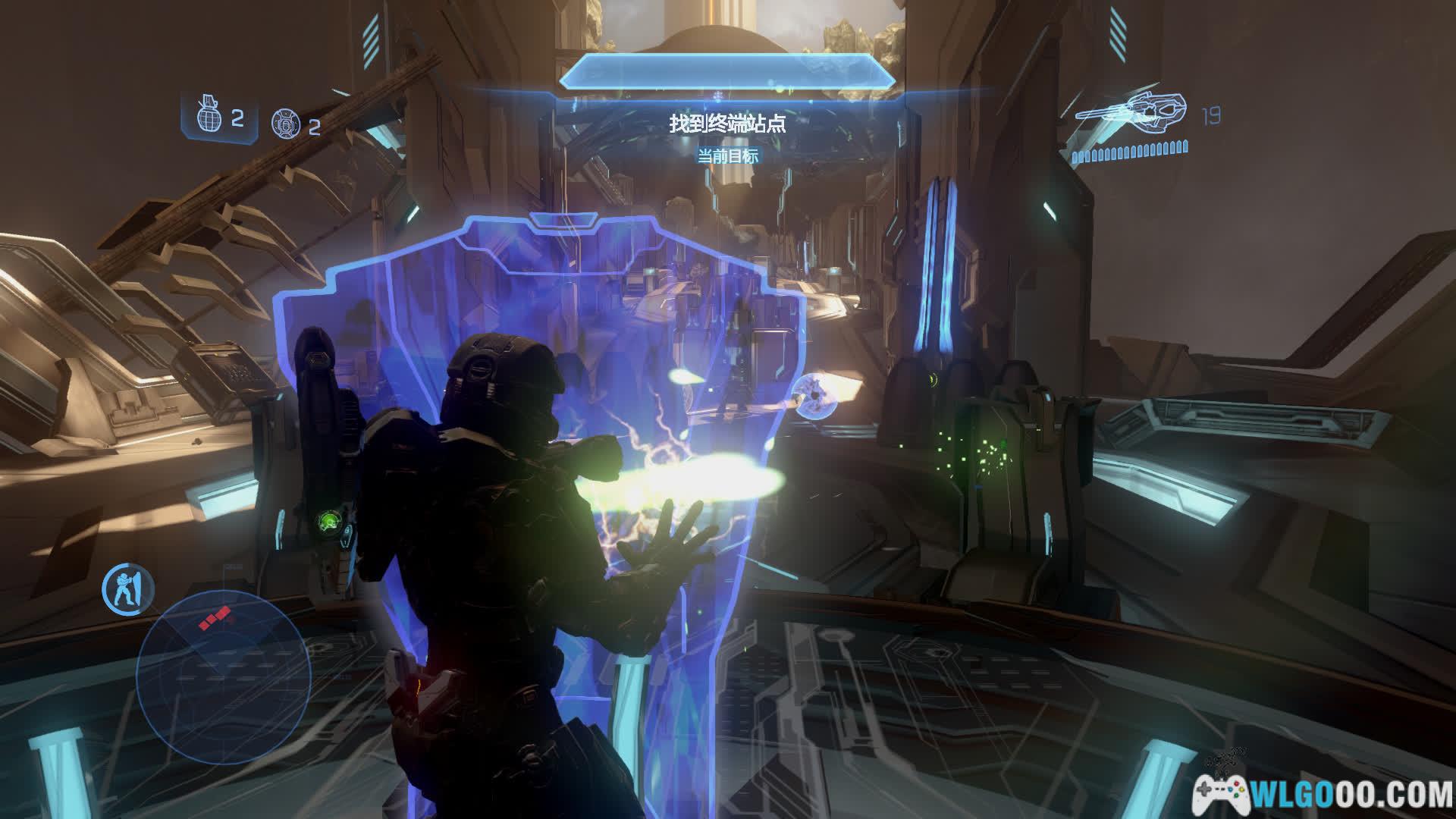This screenshot has height=819, width=1456.
Task: Click the 找到终端站点 objective text
Action: 726,124
